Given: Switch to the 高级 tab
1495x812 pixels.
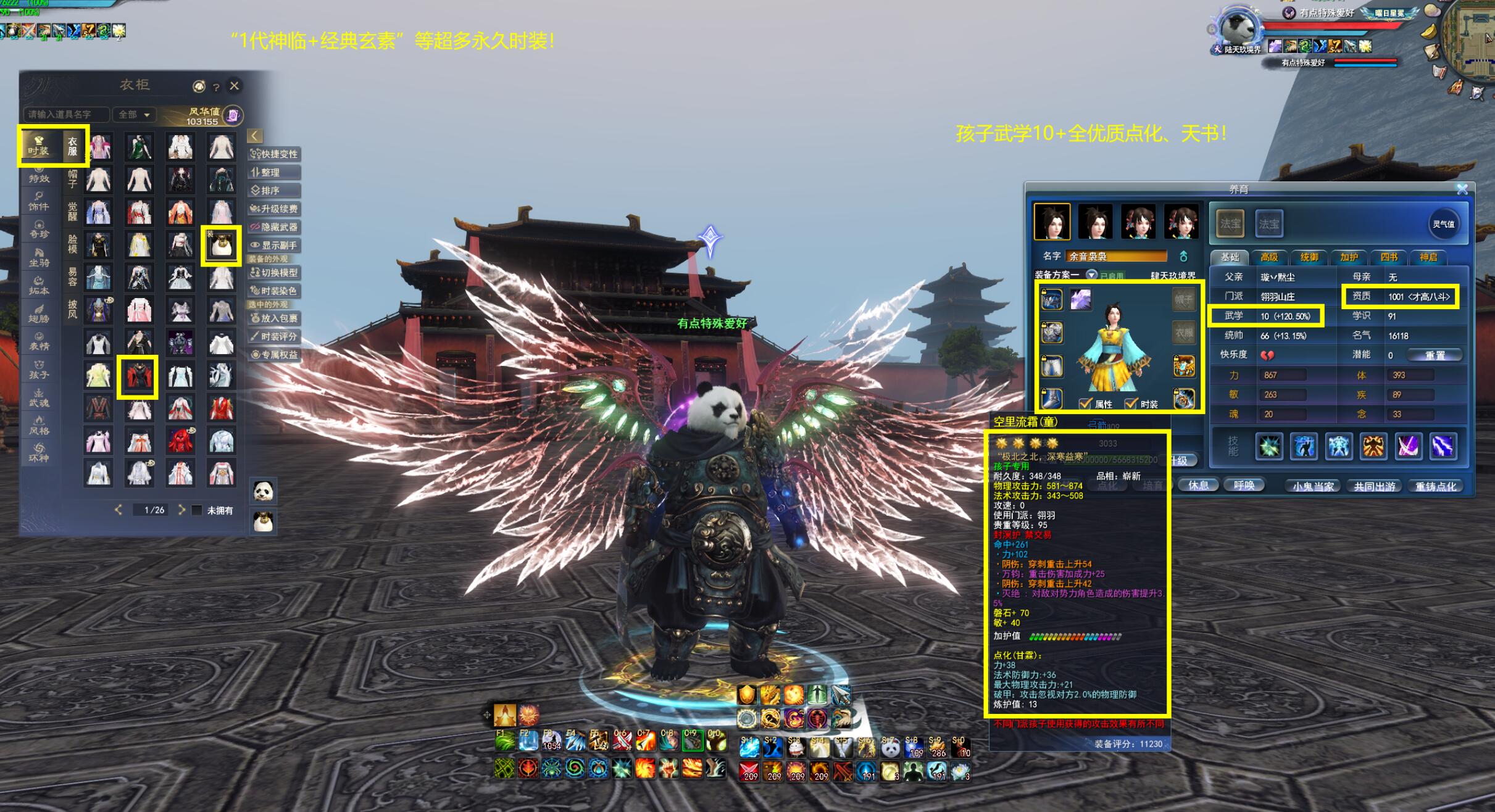Looking at the screenshot, I should (x=1268, y=257).
